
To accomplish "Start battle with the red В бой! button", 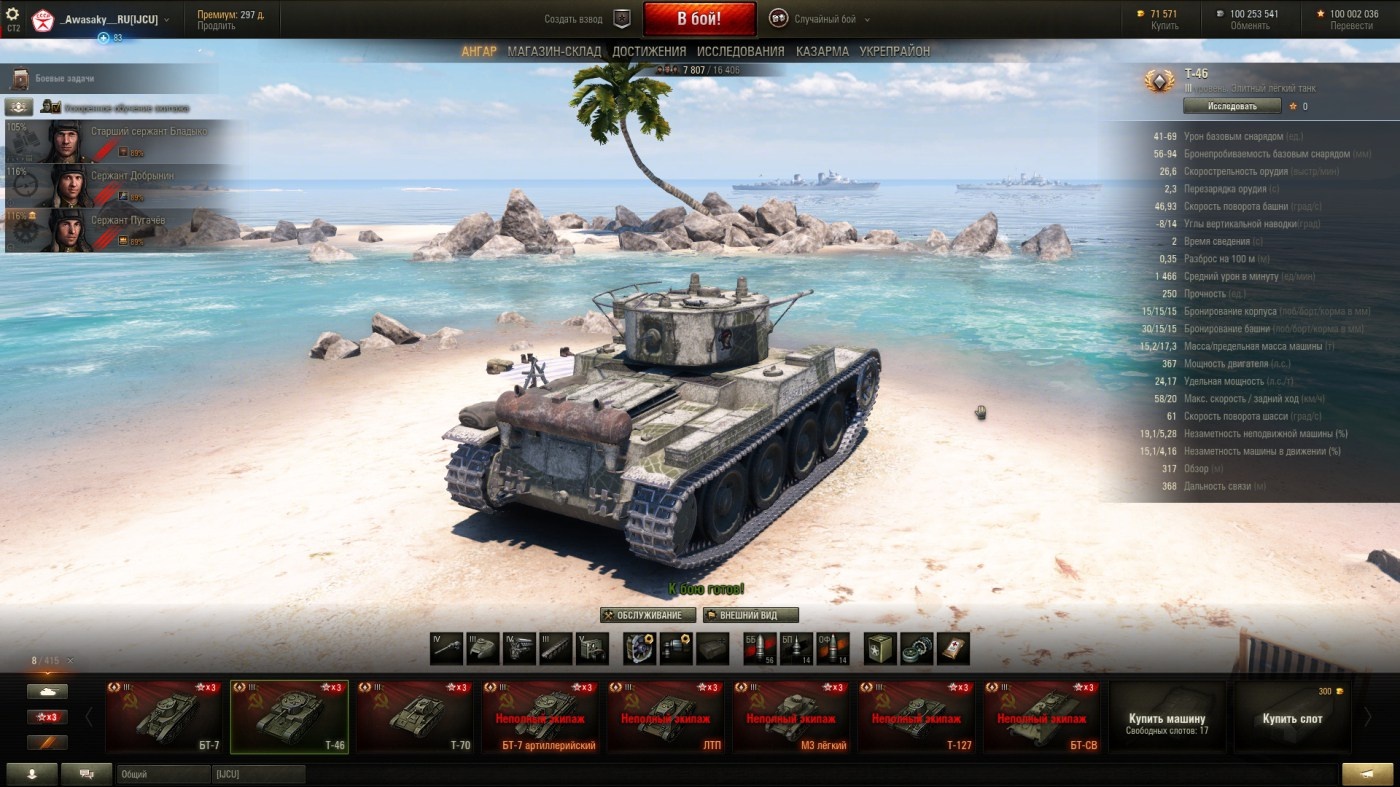I will point(699,19).
